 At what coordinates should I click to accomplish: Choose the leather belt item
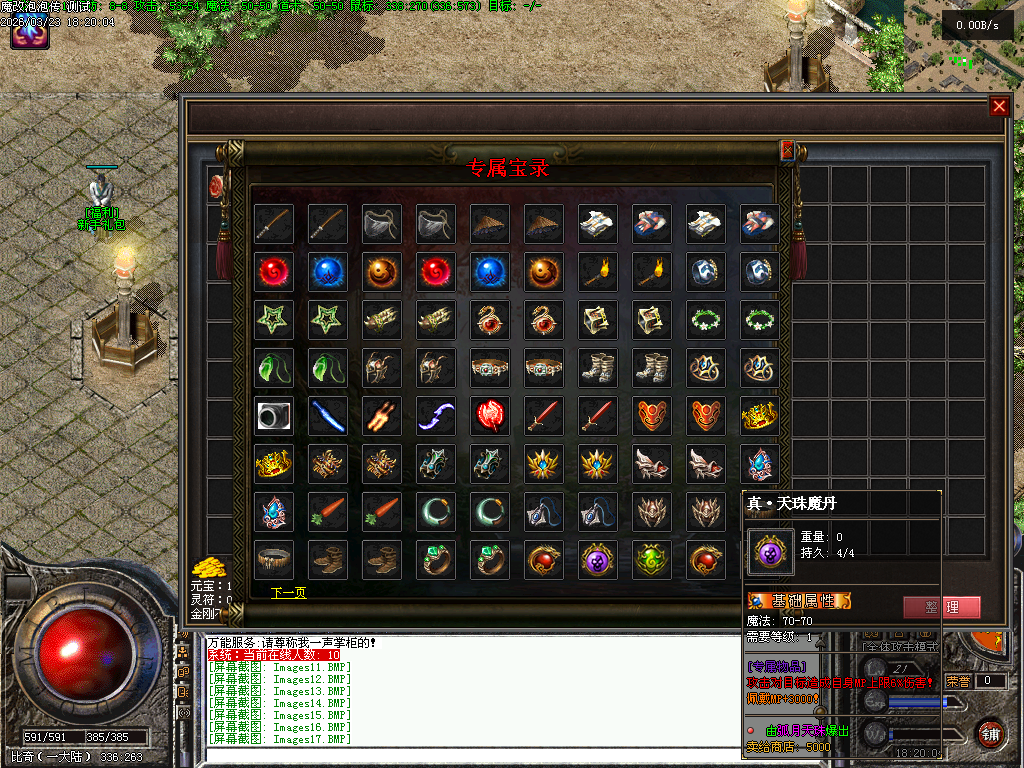click(274, 560)
